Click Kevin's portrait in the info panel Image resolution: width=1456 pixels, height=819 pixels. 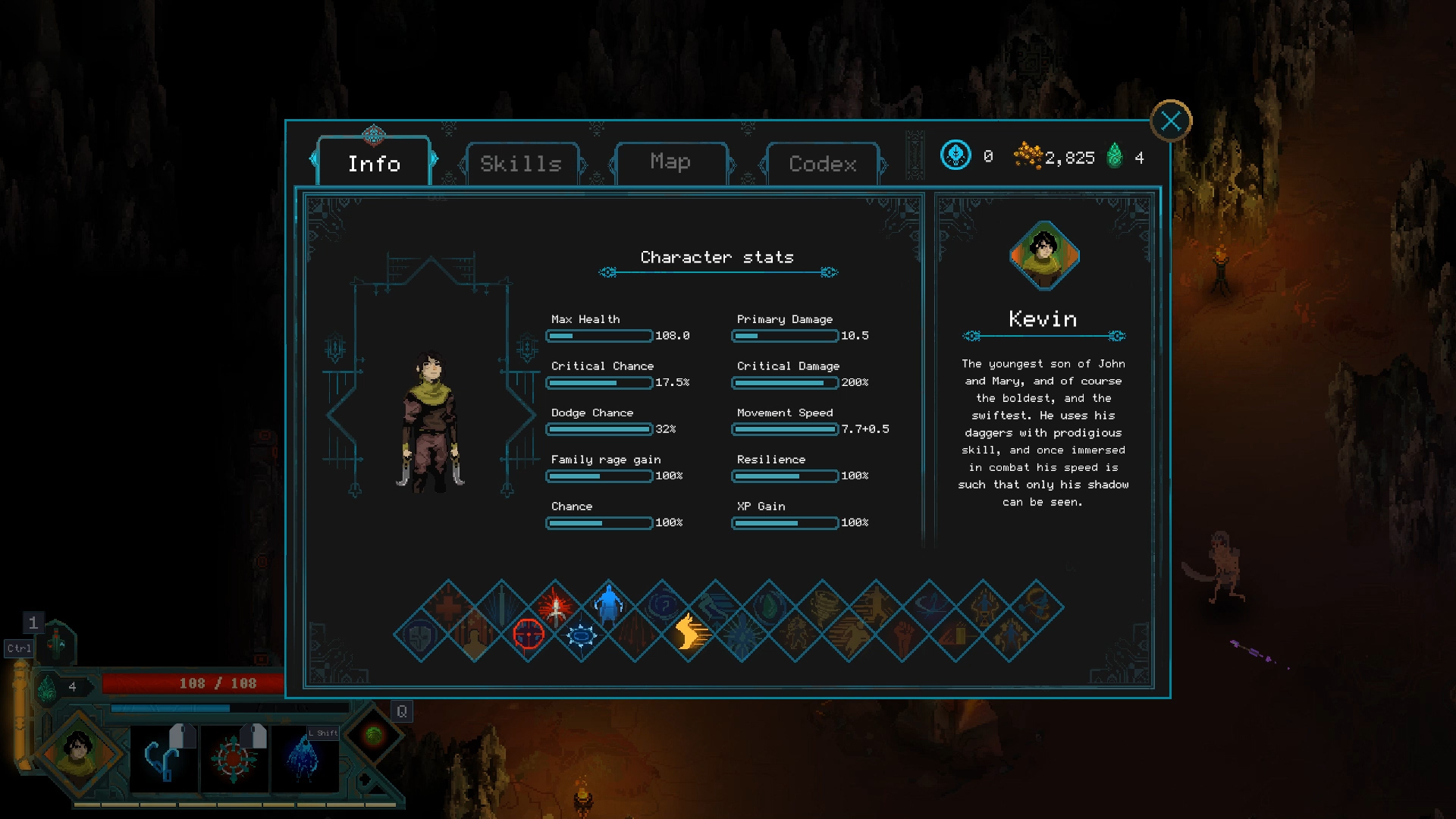1043,256
